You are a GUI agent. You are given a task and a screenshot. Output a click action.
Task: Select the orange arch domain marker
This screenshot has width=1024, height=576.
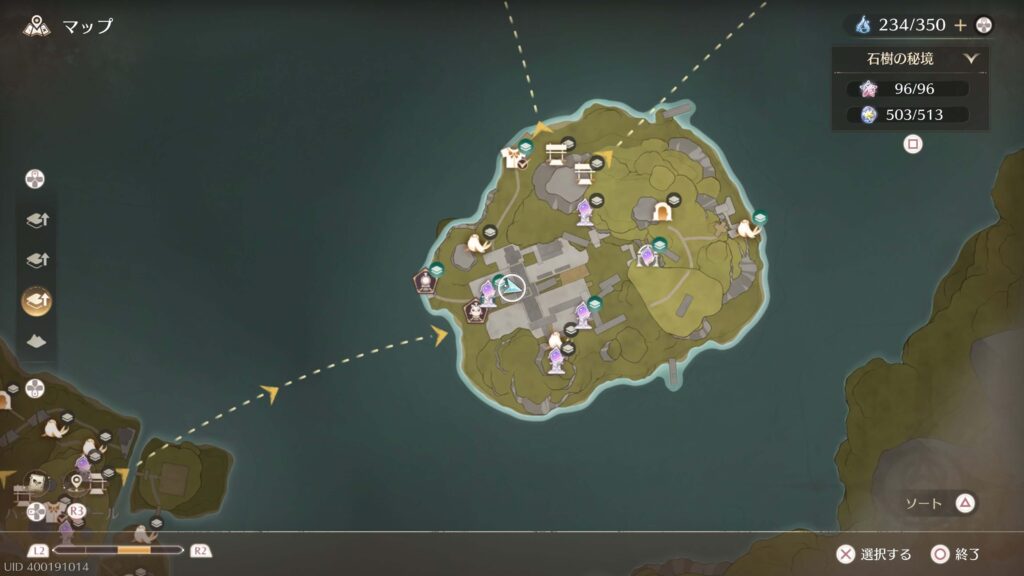661,211
